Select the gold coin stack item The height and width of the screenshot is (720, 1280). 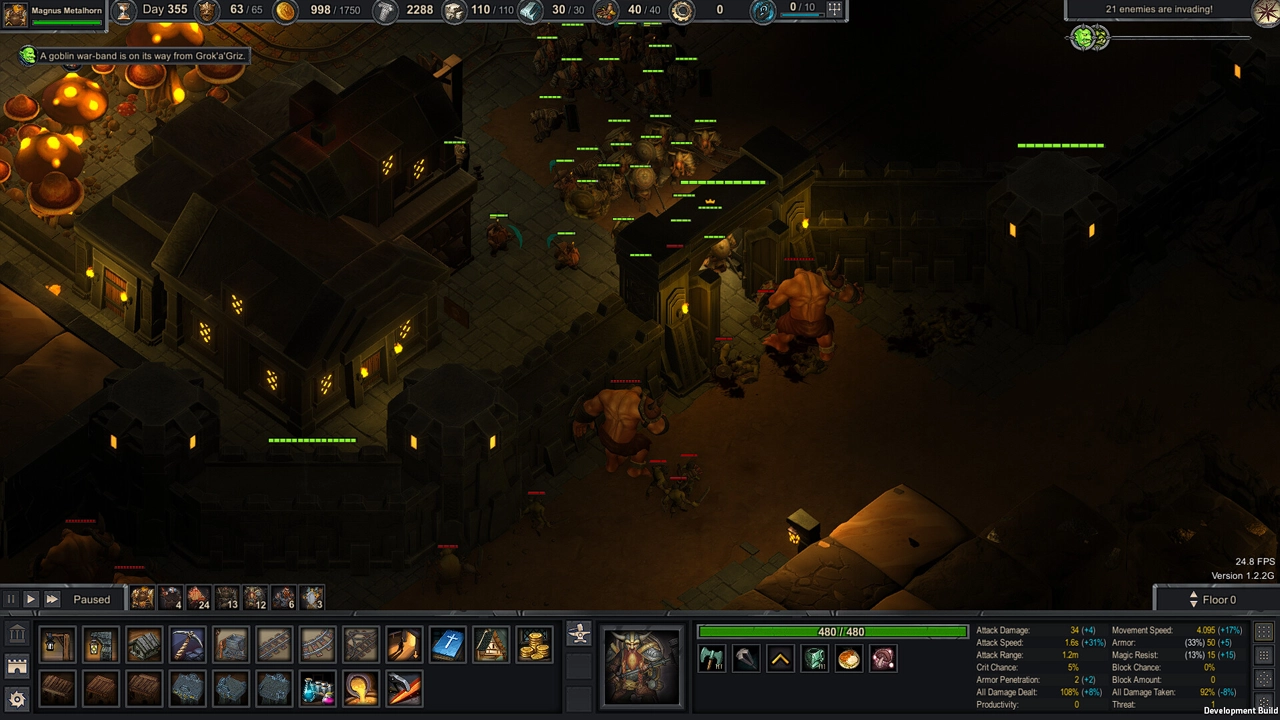(534, 645)
